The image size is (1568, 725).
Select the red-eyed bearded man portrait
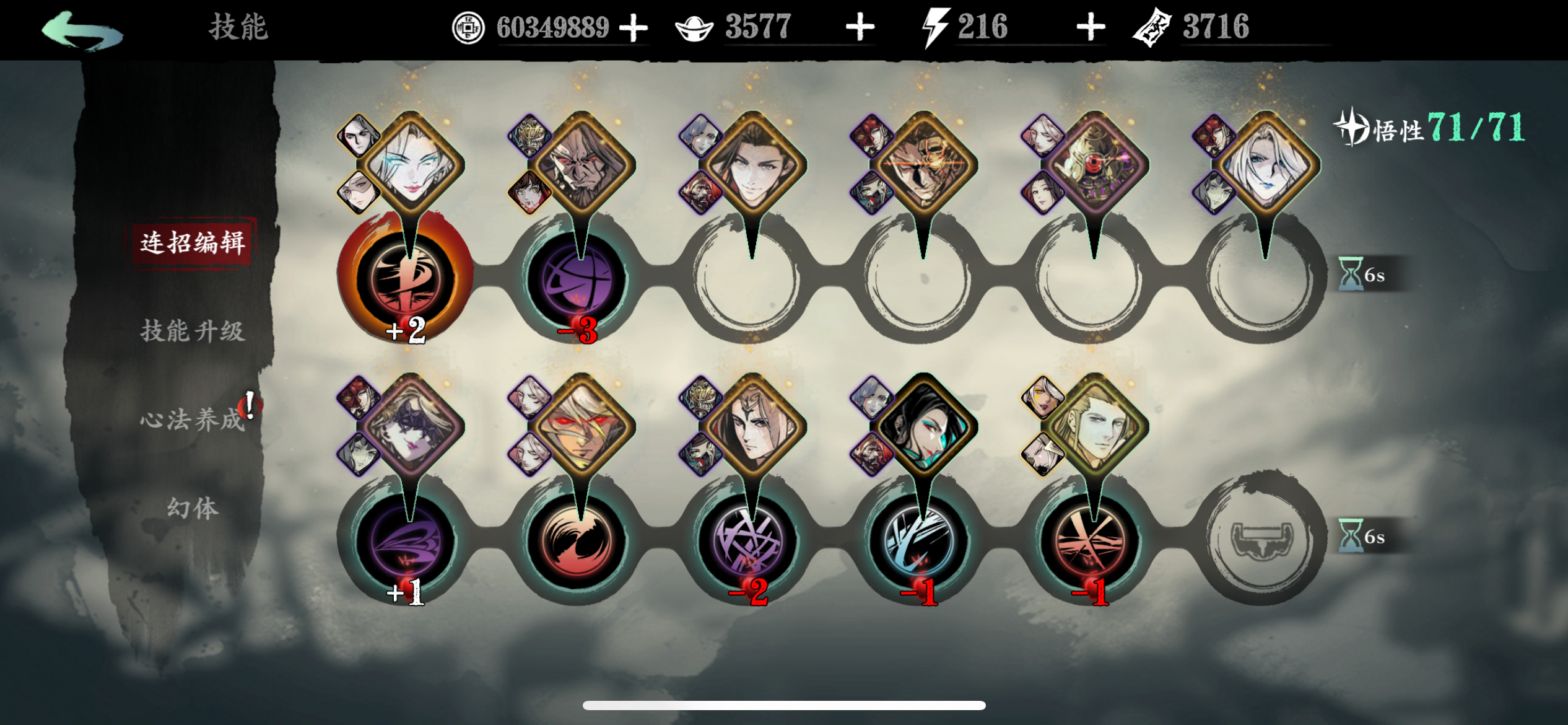click(580, 164)
